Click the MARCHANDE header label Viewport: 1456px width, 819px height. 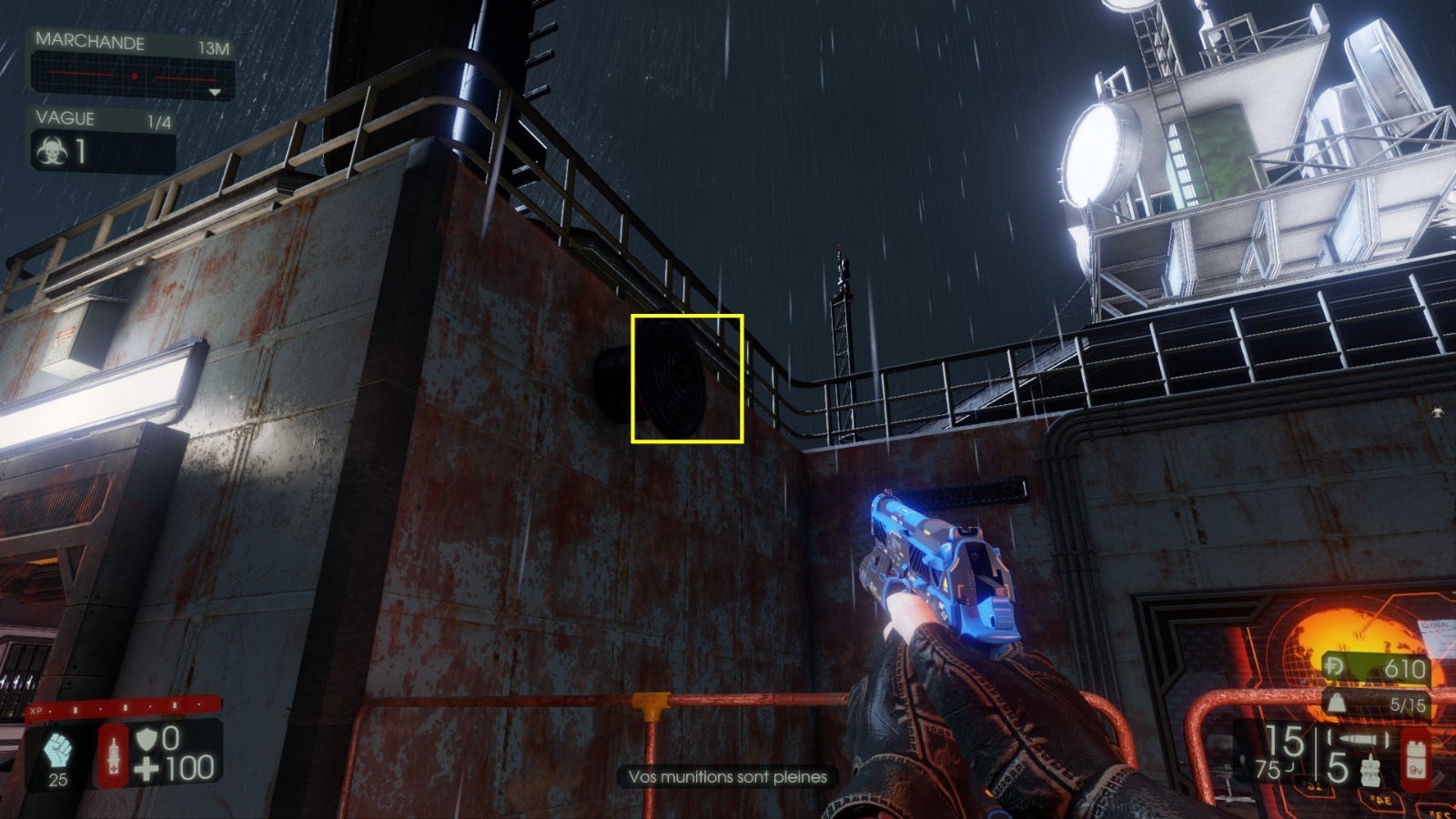click(89, 41)
